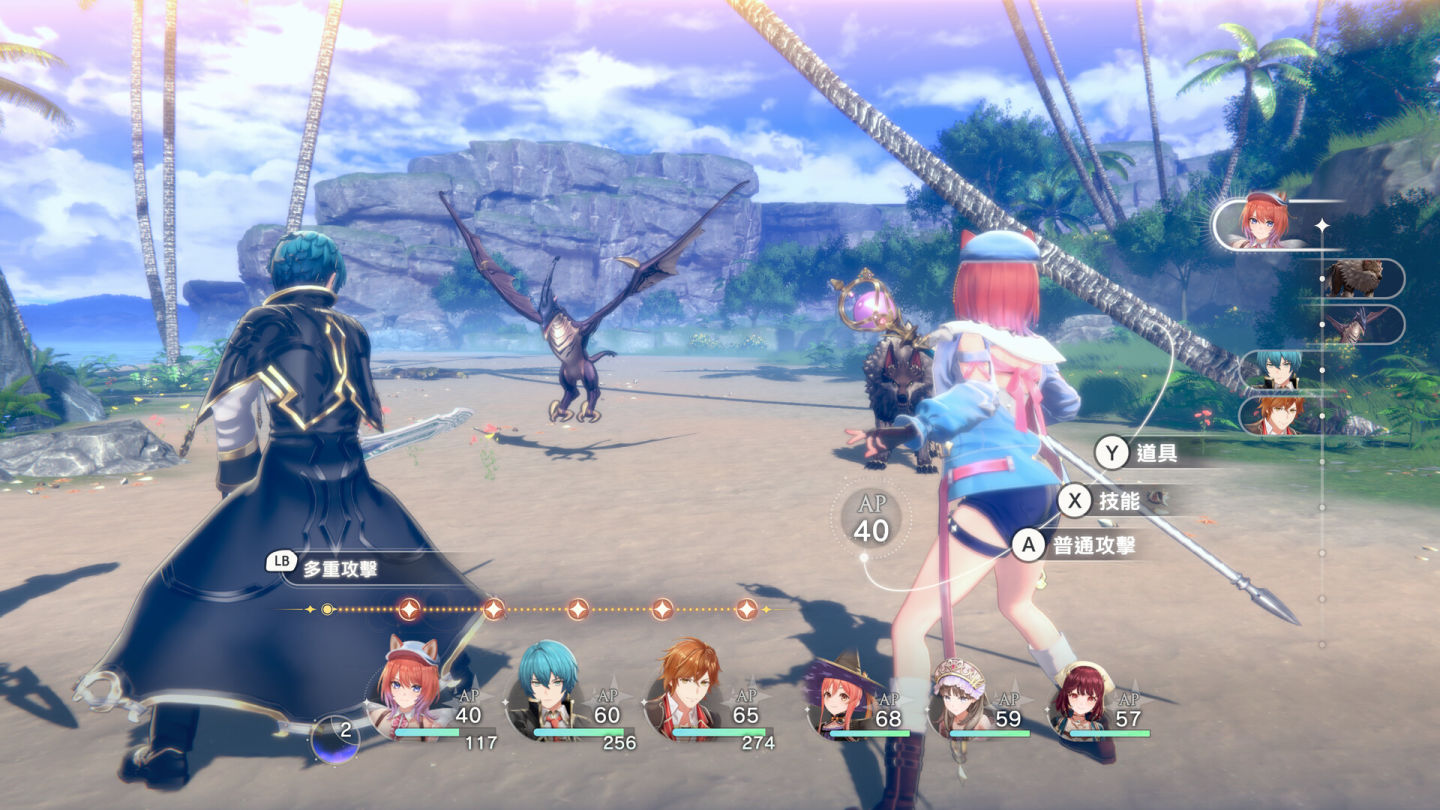Select the active red-haired girl in the turn order
Viewport: 1440px width, 810px height.
coord(1261,224)
